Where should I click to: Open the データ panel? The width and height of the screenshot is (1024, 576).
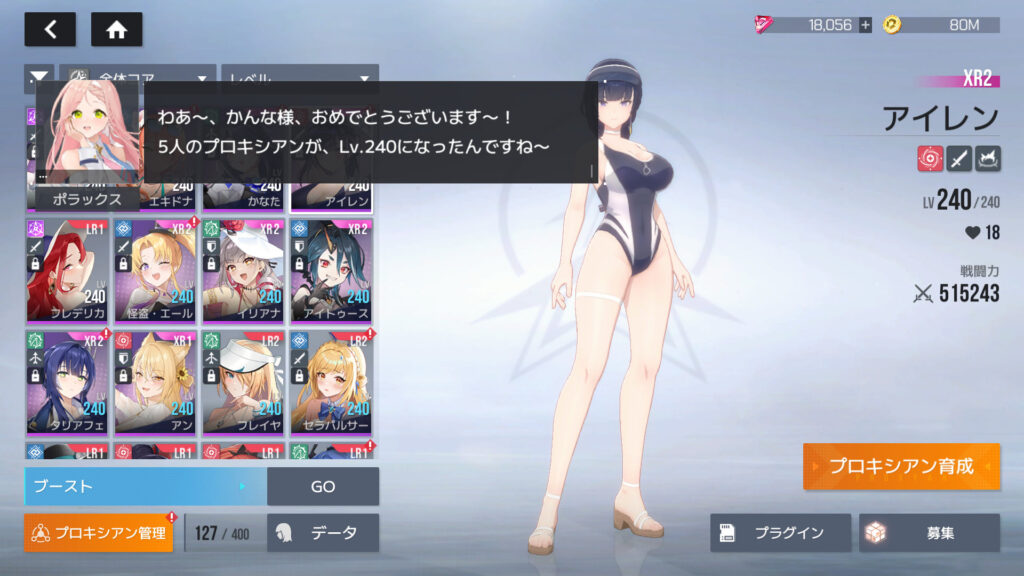point(323,533)
